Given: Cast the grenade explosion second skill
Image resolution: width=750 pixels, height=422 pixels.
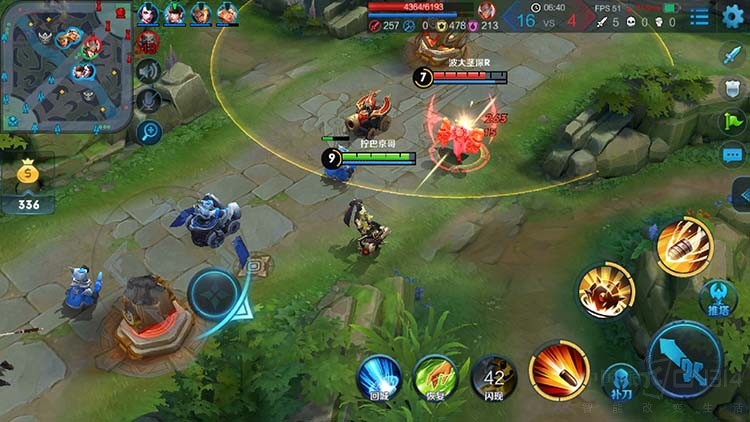Looking at the screenshot, I should [x=606, y=292].
